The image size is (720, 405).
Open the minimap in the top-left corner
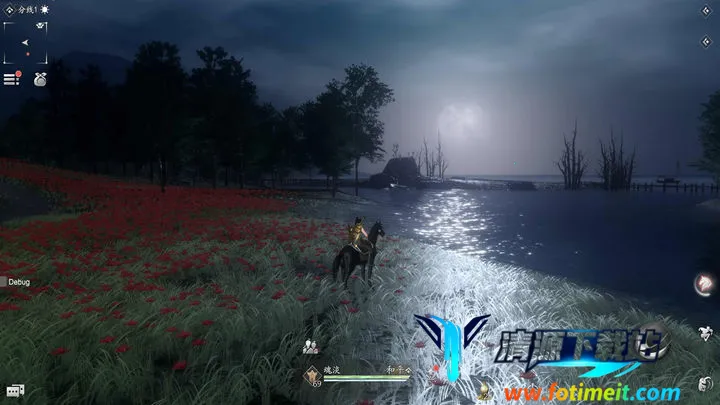point(26,41)
